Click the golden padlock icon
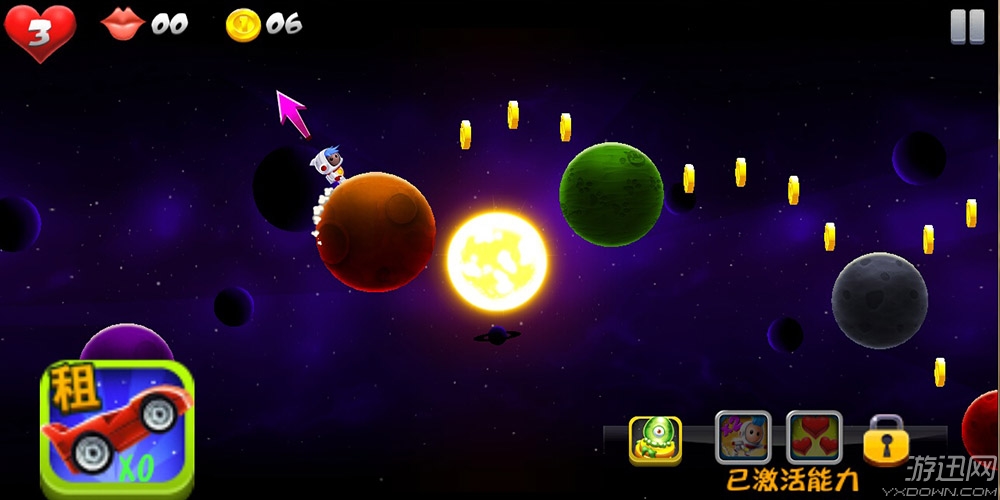The image size is (1000, 500). (x=886, y=441)
